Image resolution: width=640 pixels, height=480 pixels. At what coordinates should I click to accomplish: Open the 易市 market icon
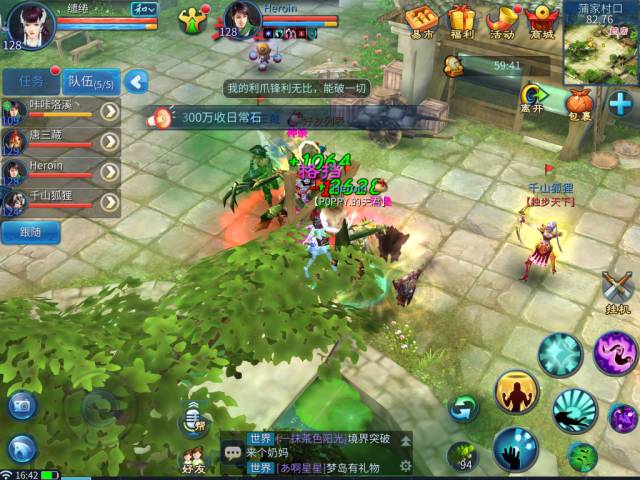[421, 20]
